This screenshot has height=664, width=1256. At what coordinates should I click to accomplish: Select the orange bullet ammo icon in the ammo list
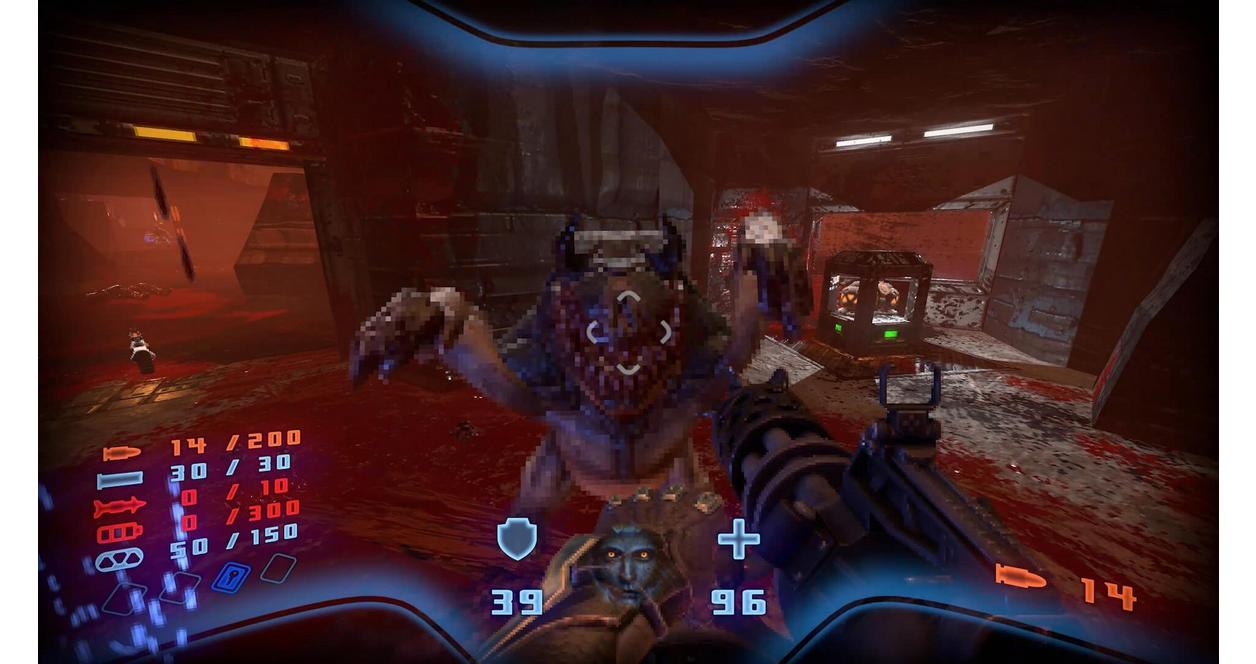(x=121, y=453)
